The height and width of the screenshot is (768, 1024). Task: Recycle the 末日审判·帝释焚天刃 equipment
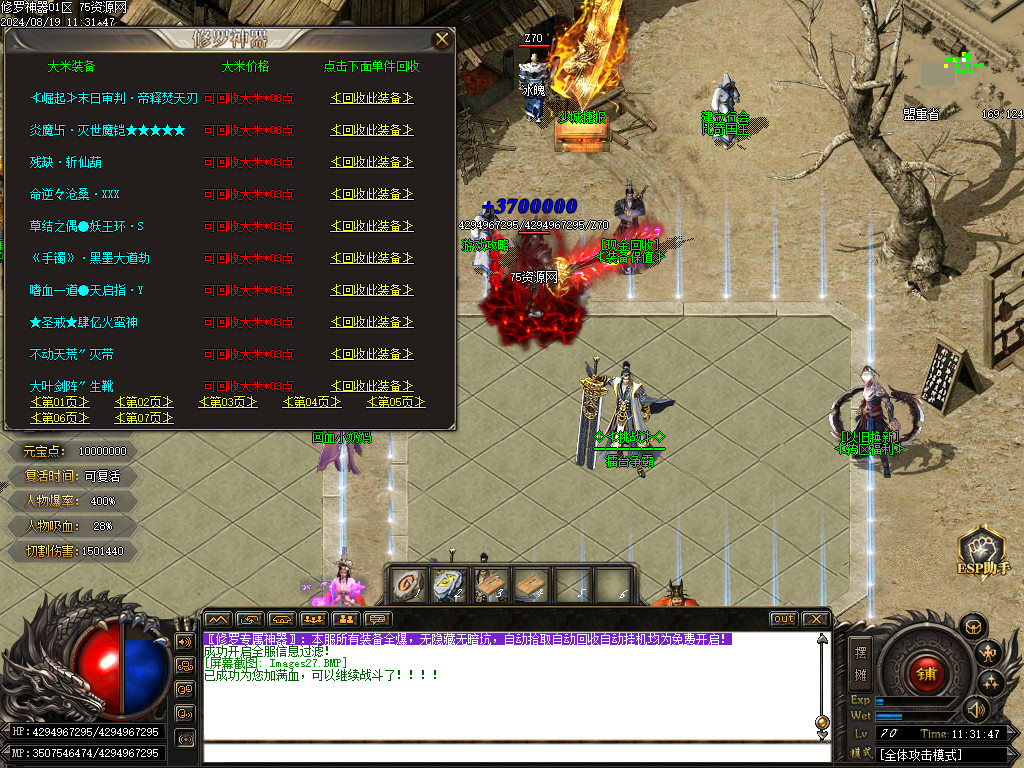coord(372,98)
